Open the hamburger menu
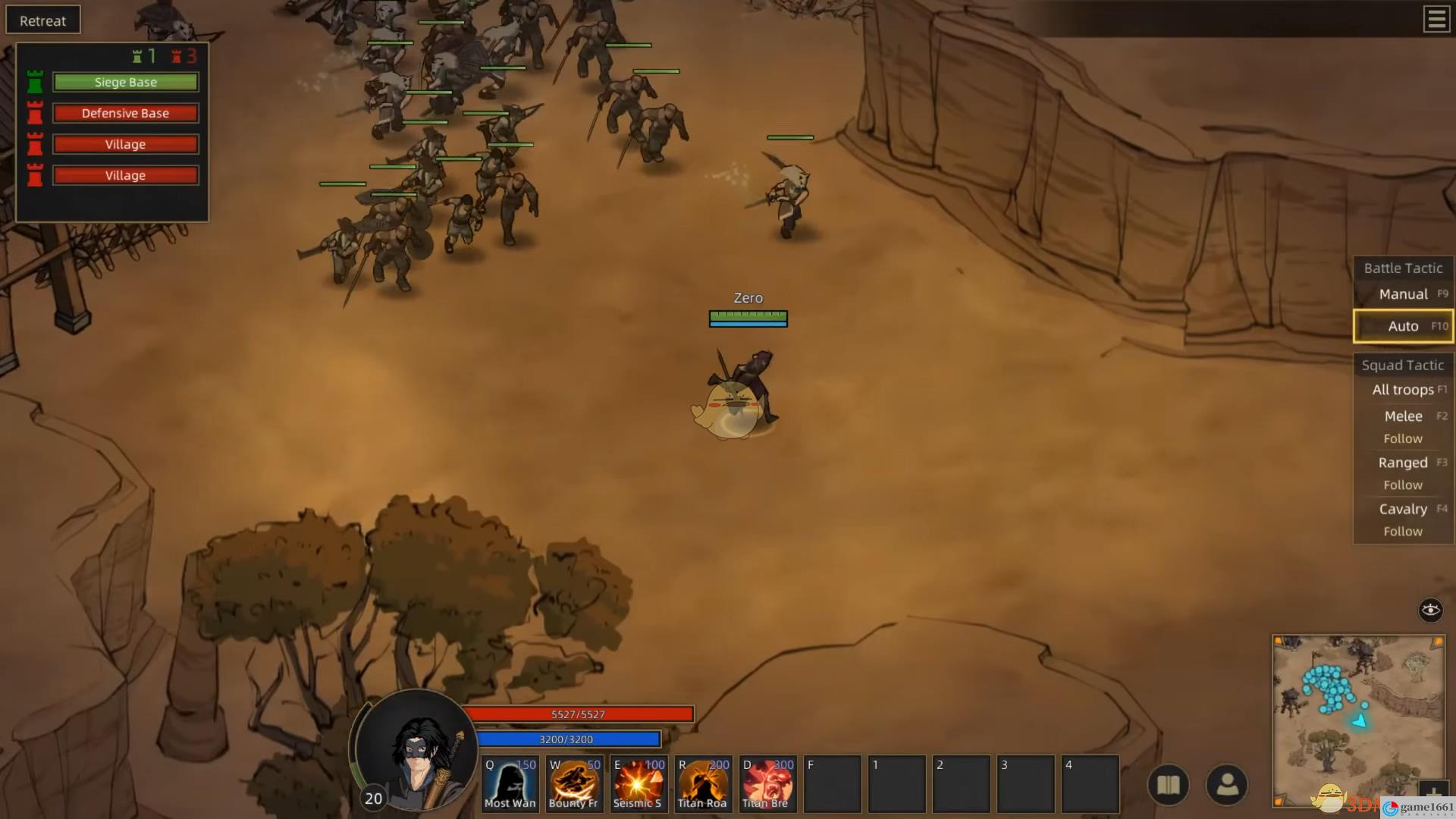The image size is (1456, 819). (1436, 19)
